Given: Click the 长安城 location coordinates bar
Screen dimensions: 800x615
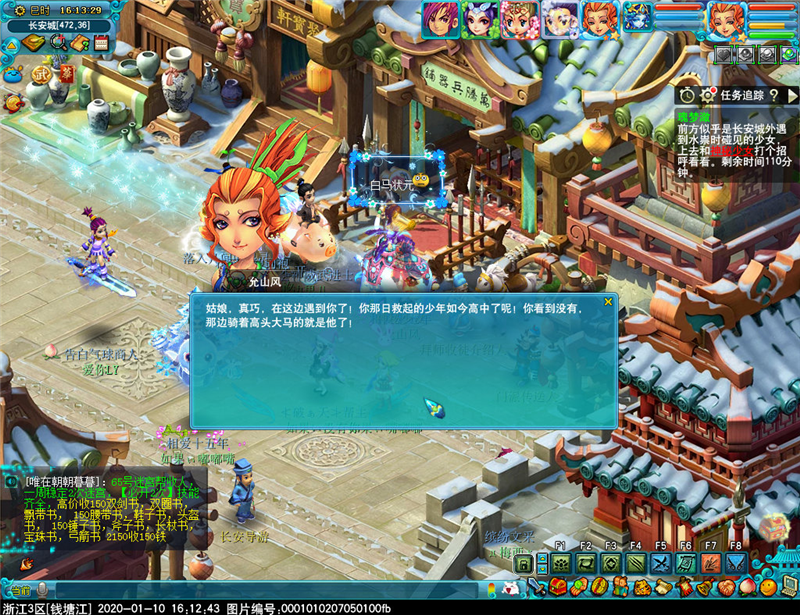Looking at the screenshot, I should click(x=58, y=24).
